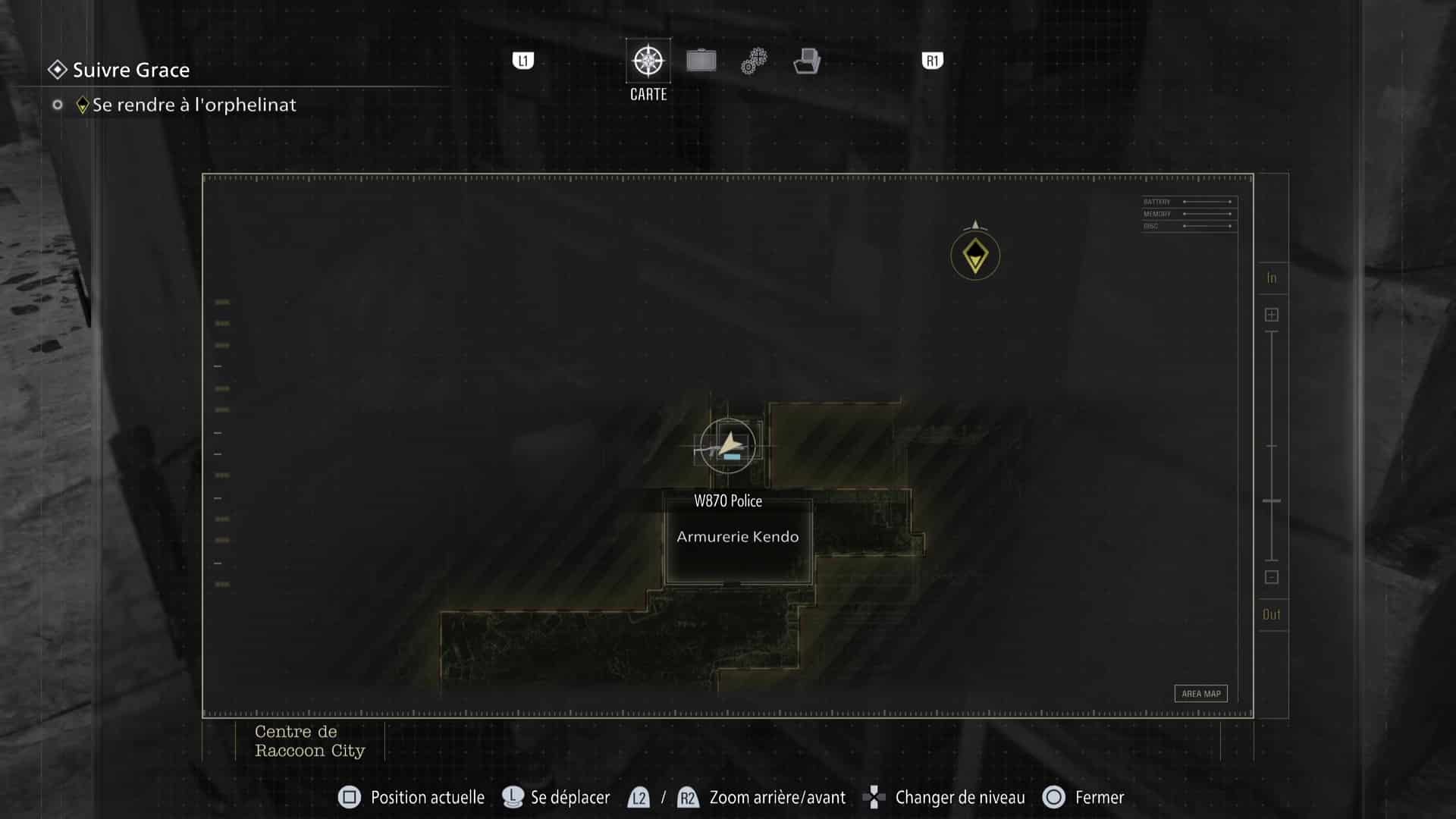Toggle the BATTERY gauge indicator
Screen dimensions: 1456x819
1187,202
